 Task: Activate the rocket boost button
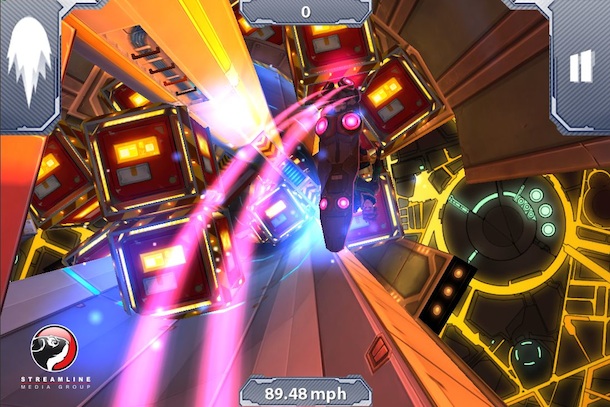tap(29, 62)
